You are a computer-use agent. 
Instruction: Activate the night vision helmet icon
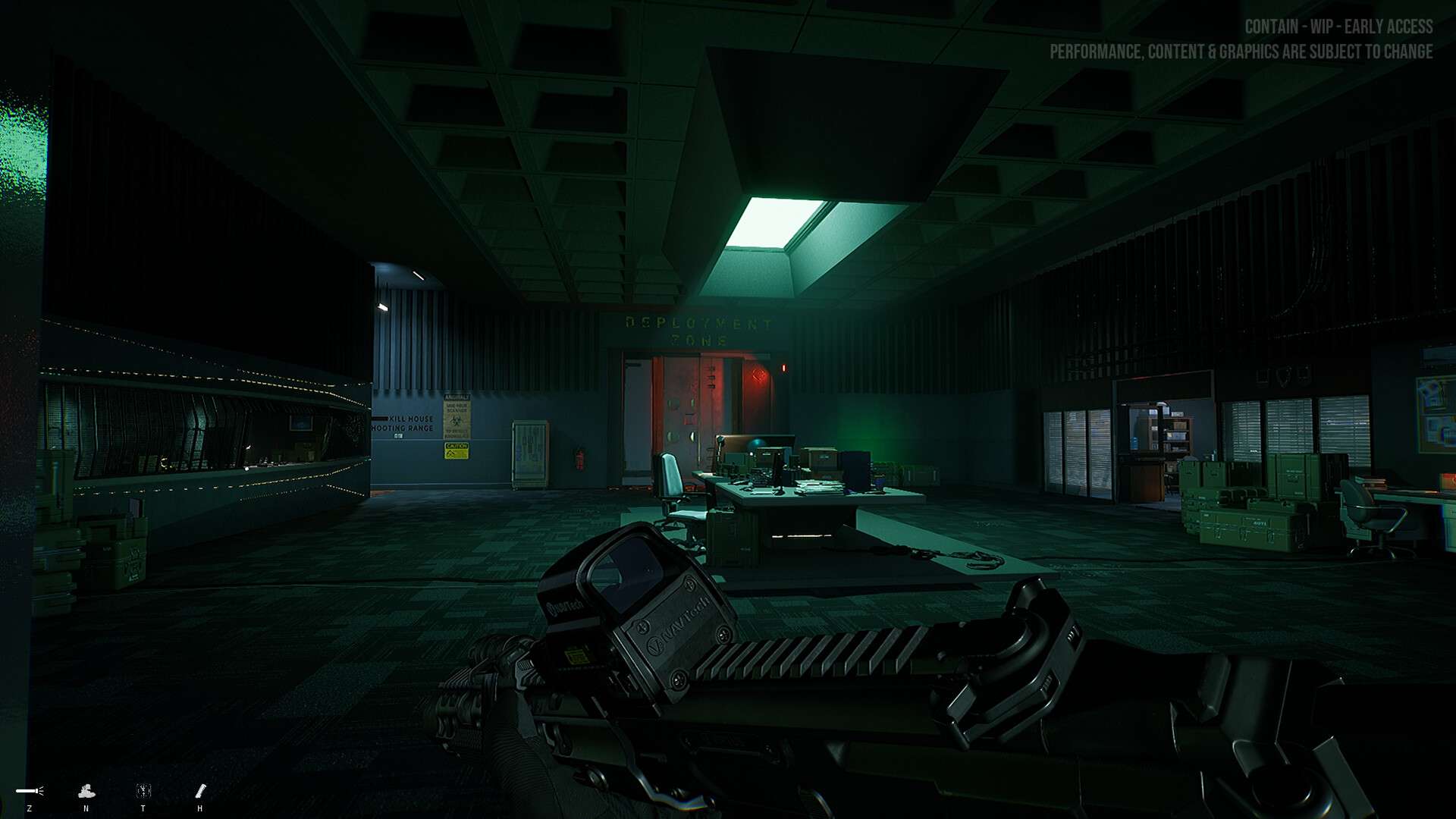click(x=86, y=791)
